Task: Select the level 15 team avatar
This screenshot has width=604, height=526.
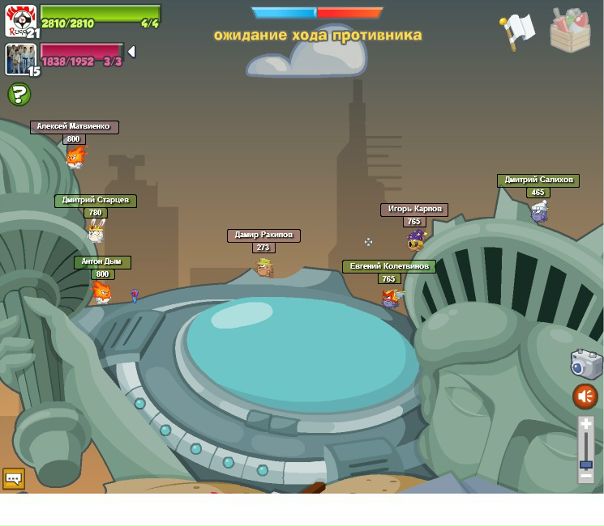Action: pos(20,59)
